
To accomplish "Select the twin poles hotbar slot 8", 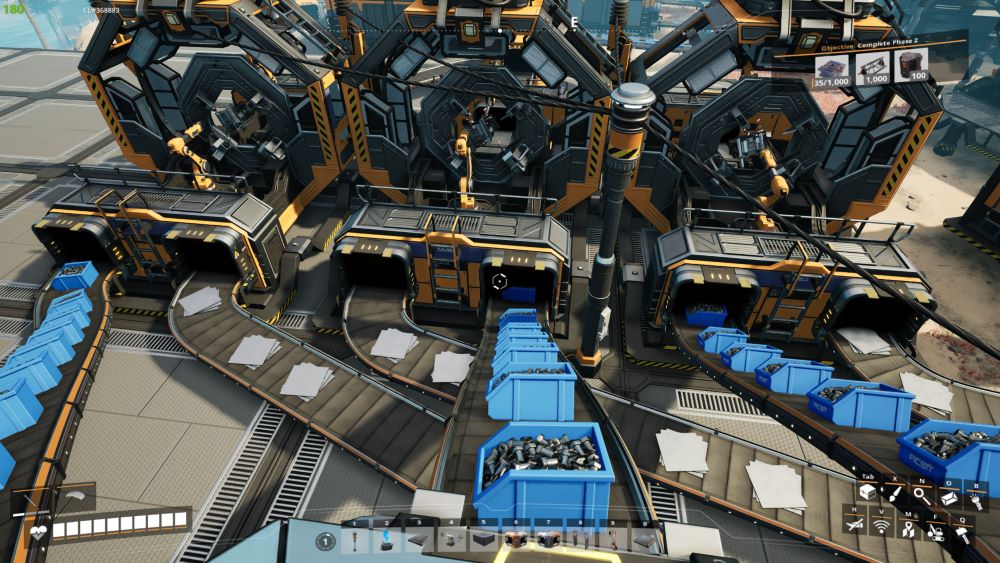I will [582, 541].
